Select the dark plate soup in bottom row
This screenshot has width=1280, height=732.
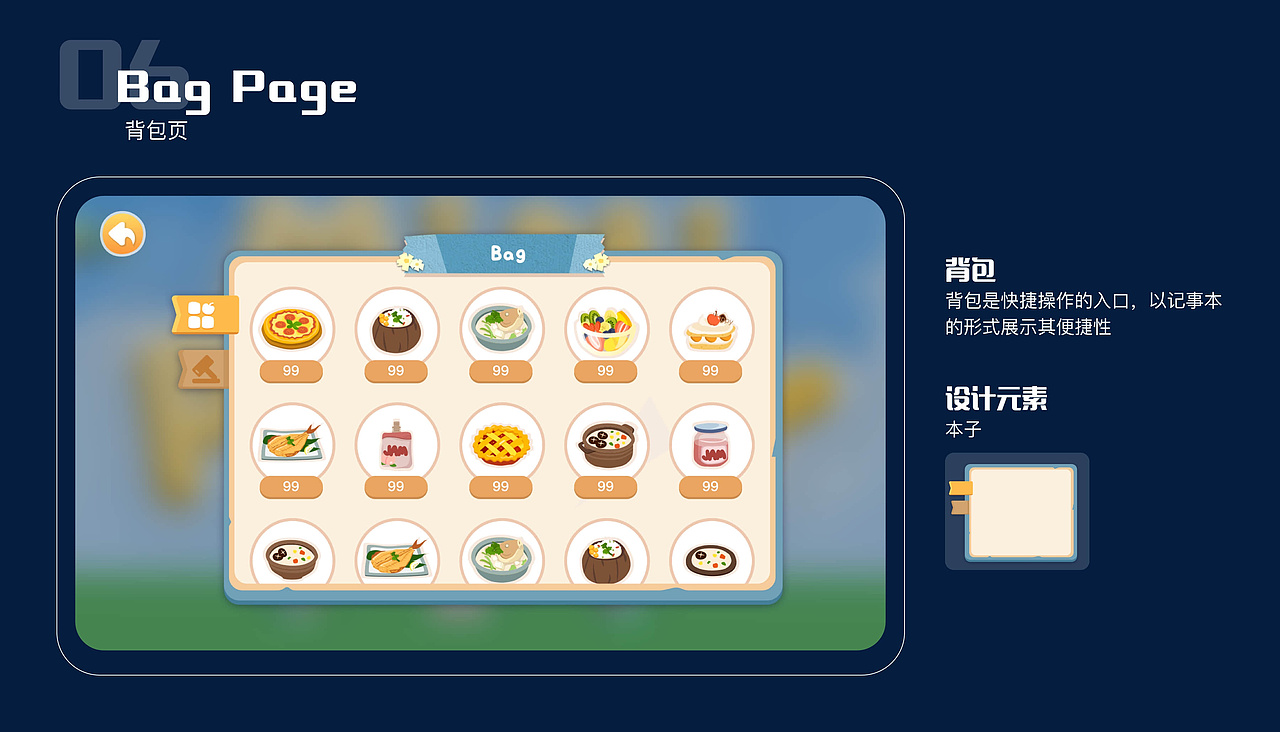711,555
